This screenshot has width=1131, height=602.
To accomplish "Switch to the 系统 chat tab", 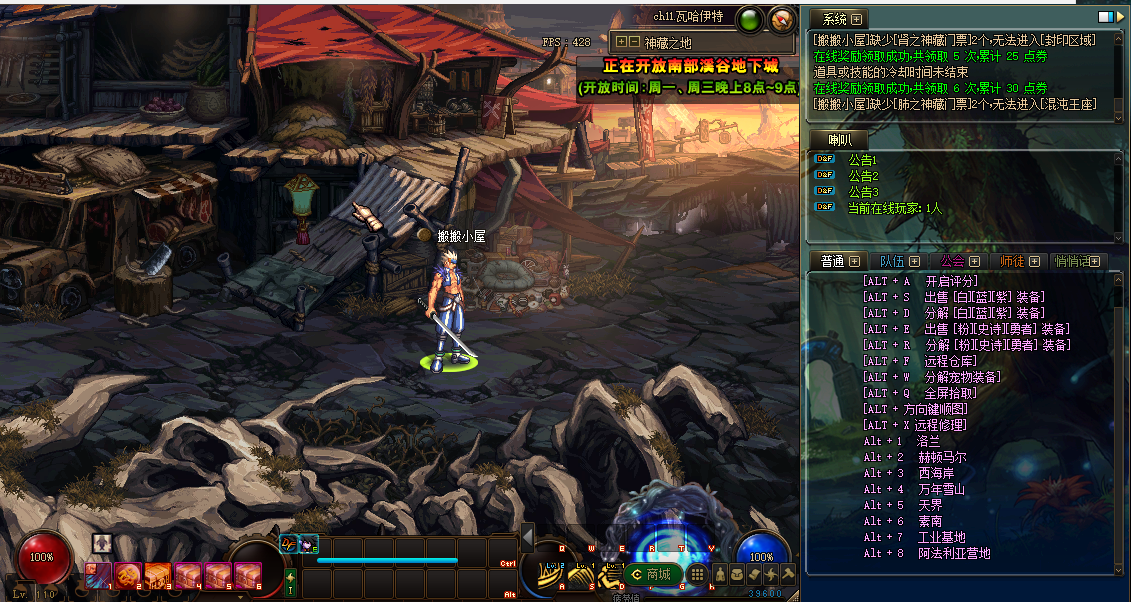I will pyautogui.click(x=835, y=19).
